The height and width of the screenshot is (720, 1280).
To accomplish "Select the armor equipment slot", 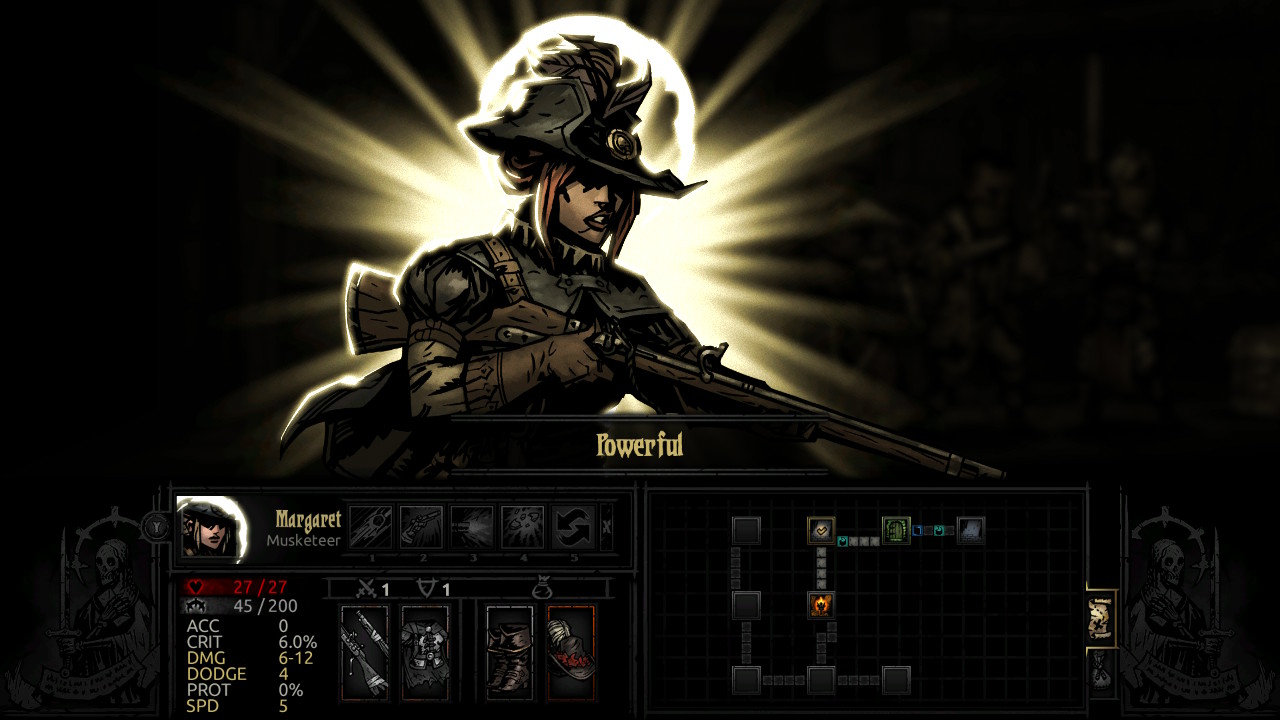I will (x=425, y=650).
